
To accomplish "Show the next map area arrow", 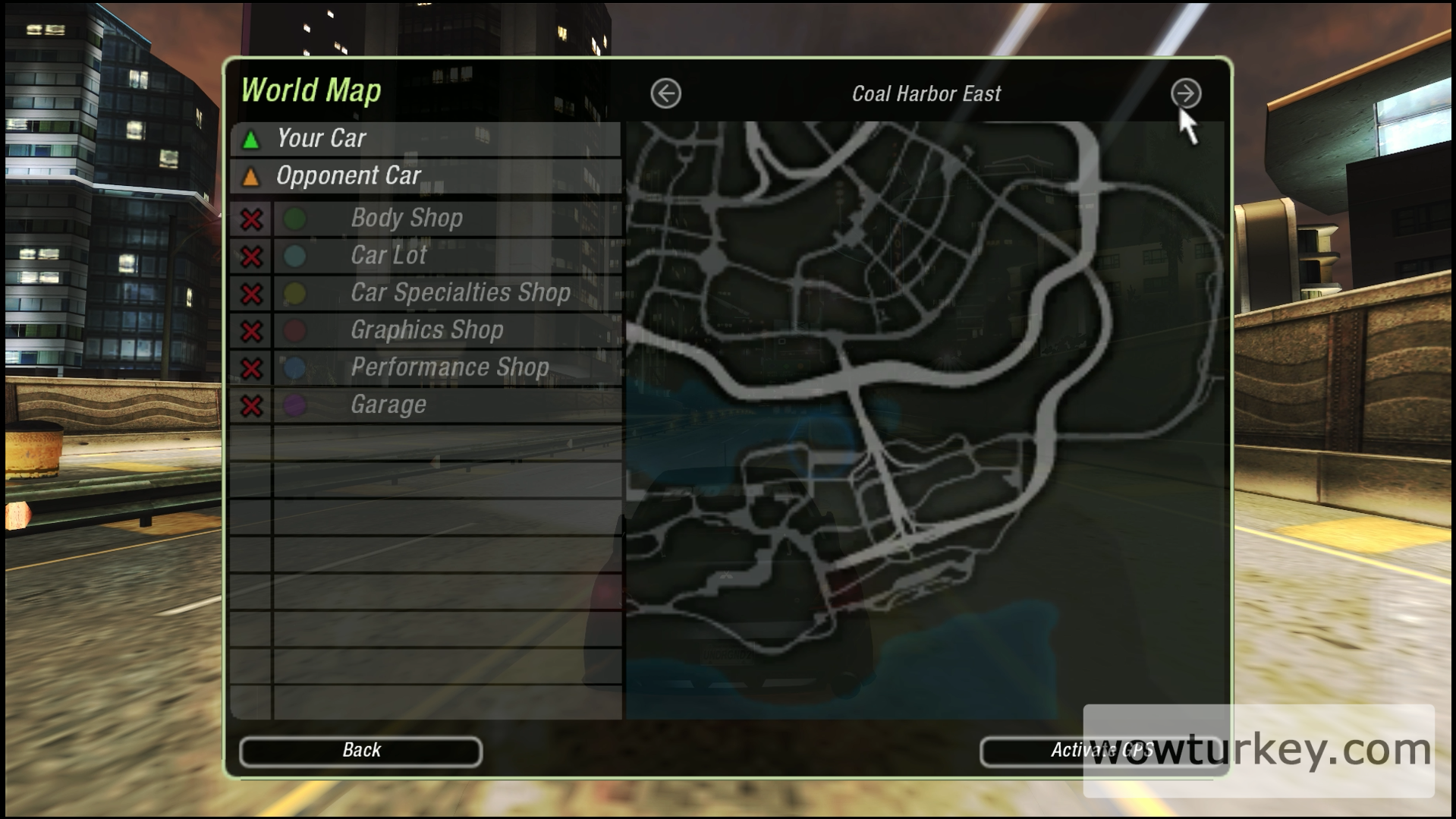I will 1185,94.
